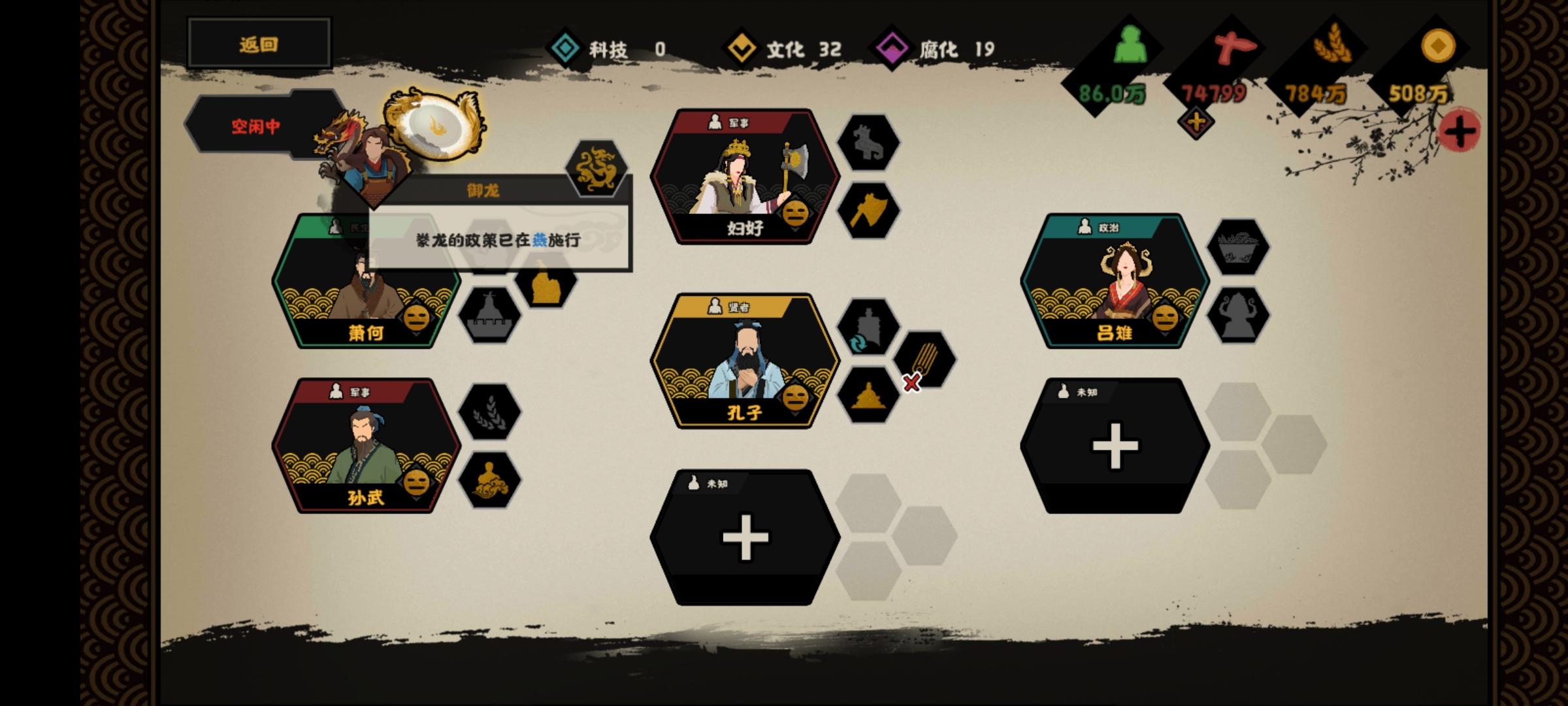Click the golden dragon 御龙 policy emblem
1568x706 pixels.
coord(595,168)
